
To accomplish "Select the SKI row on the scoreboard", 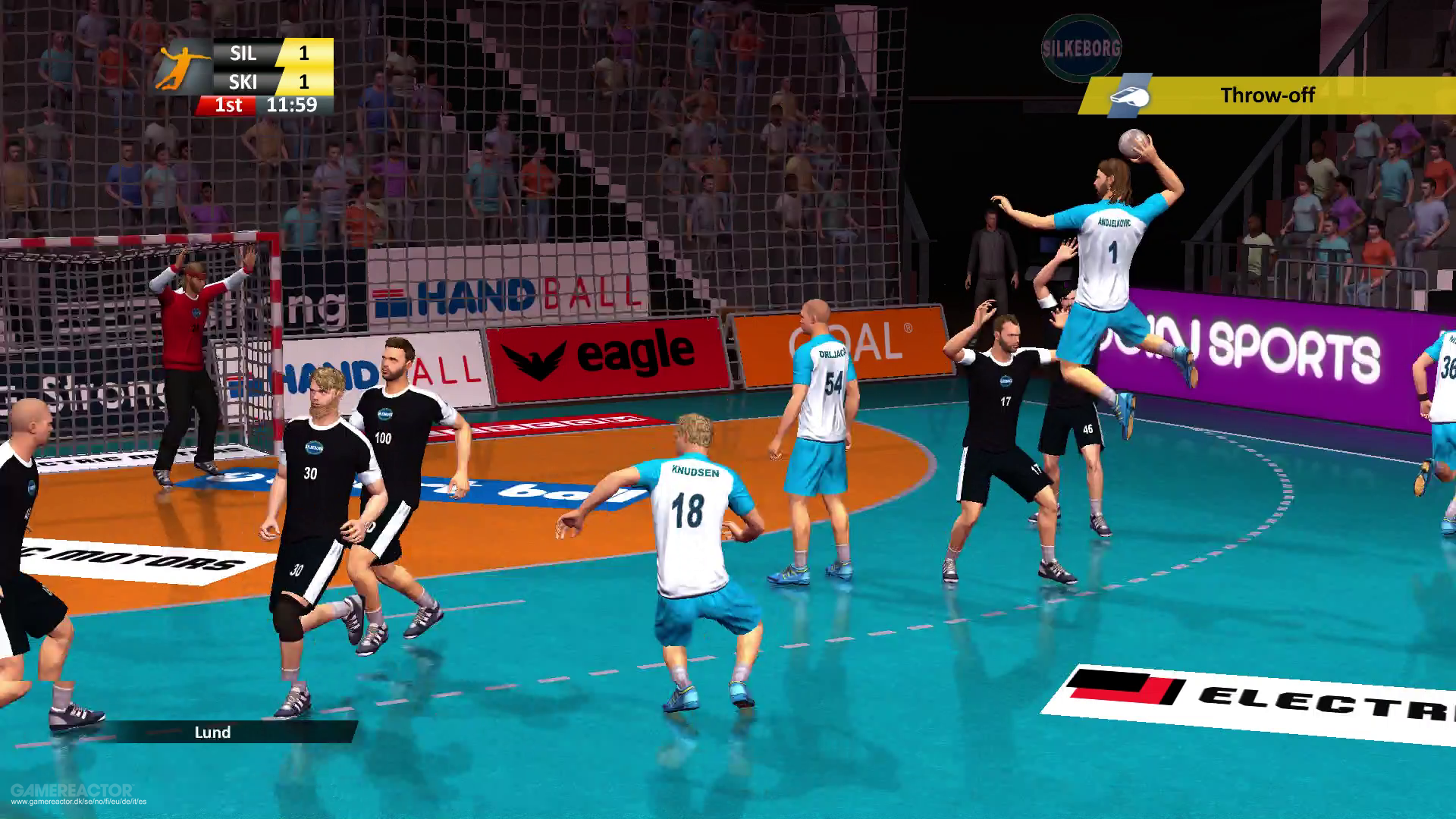I will [x=243, y=81].
